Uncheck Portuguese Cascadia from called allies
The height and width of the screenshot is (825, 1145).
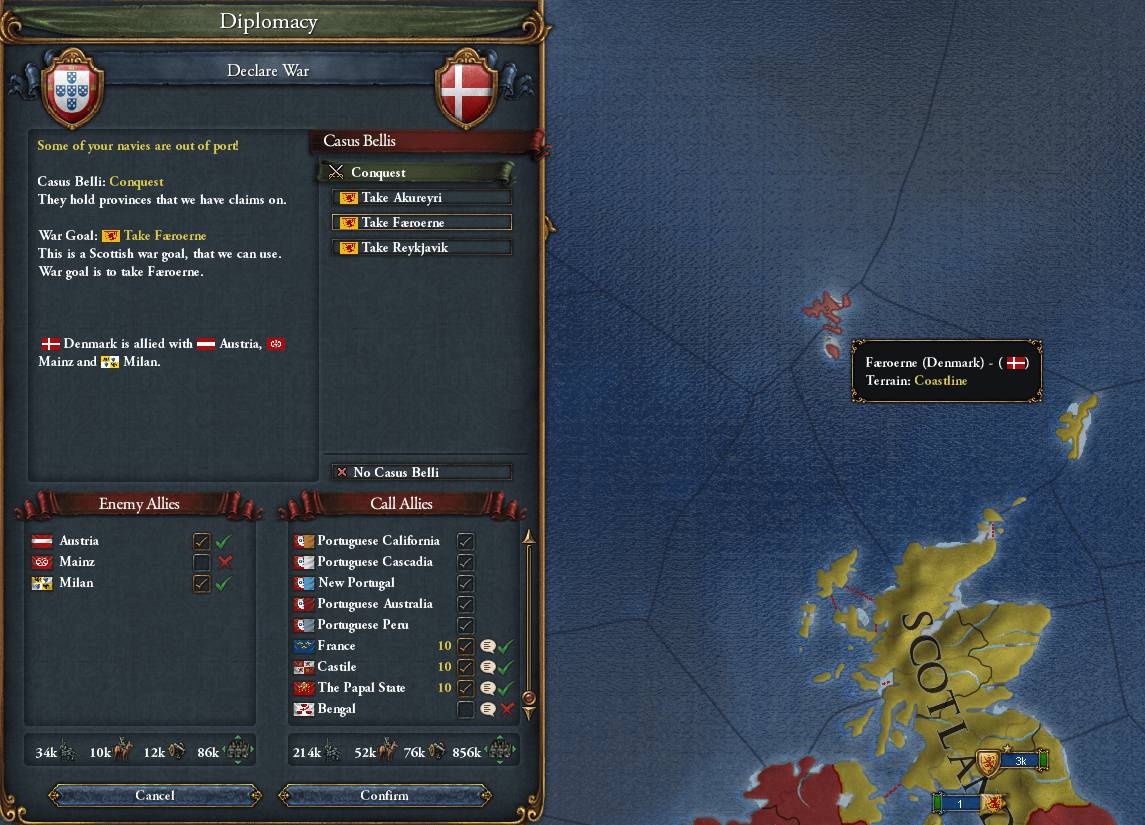point(465,562)
